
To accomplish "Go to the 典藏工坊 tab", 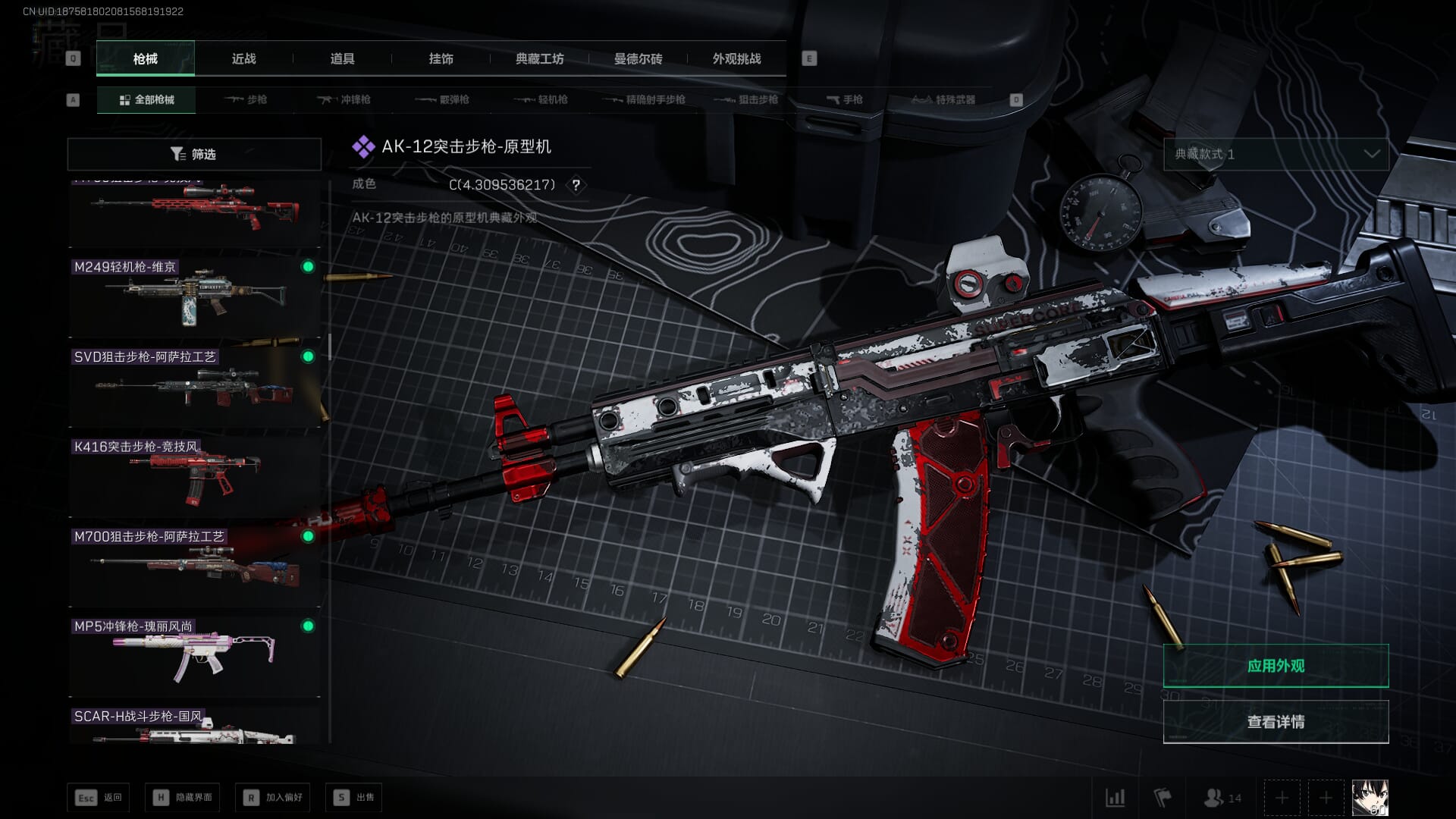I will (539, 58).
